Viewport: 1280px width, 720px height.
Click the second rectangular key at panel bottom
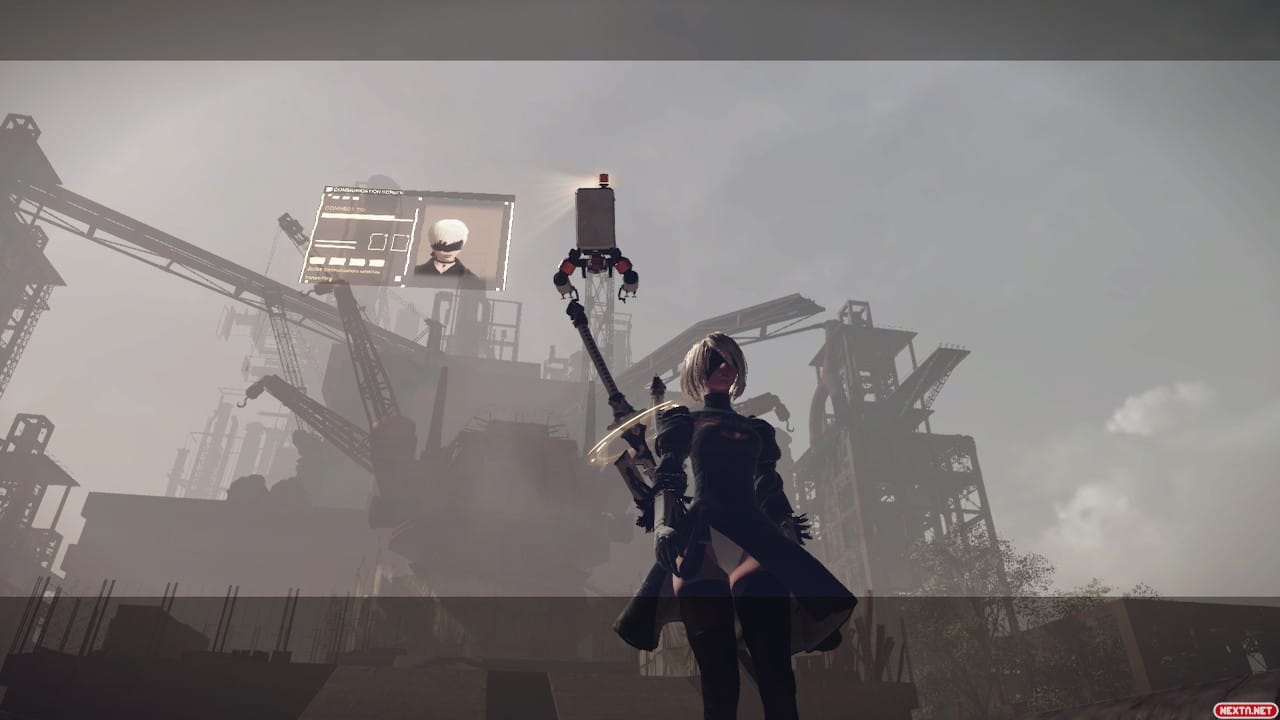point(337,262)
